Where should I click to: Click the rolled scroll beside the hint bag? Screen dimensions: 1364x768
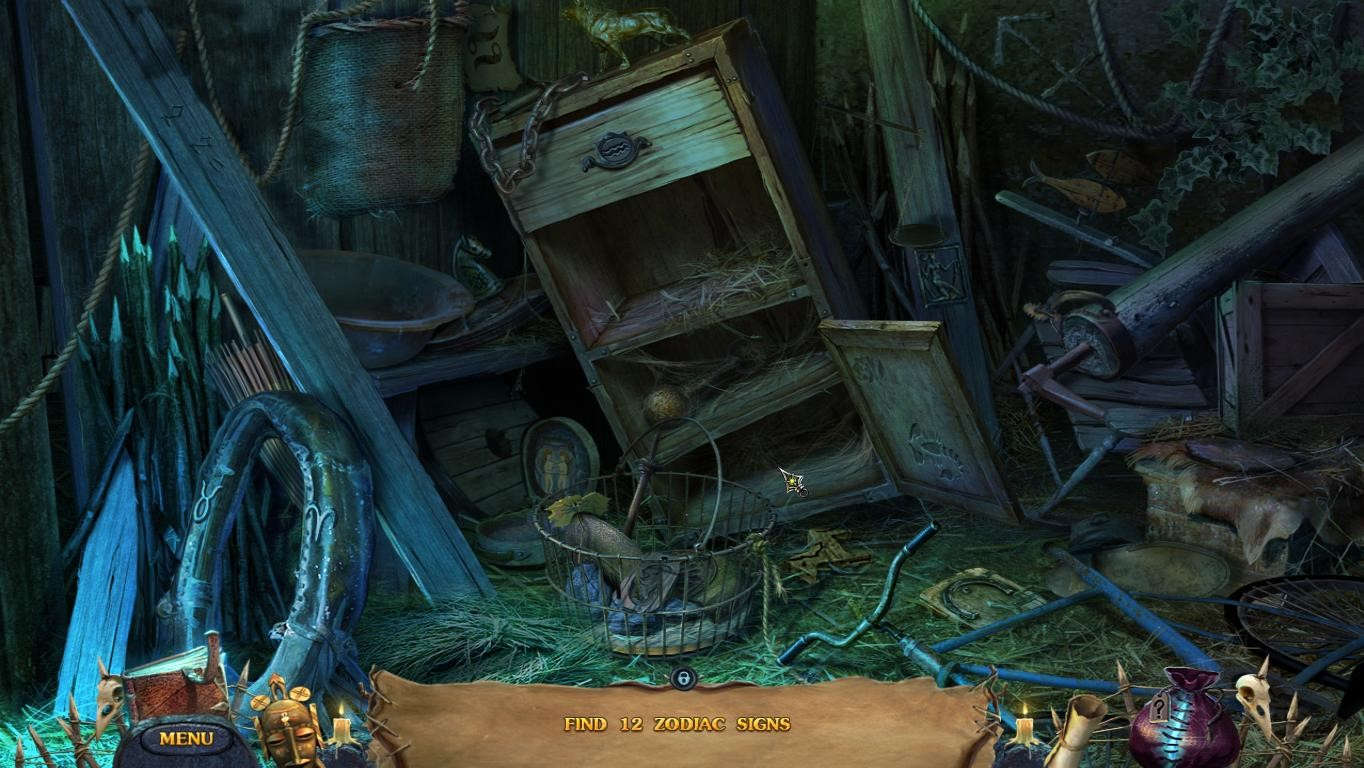point(1077,730)
